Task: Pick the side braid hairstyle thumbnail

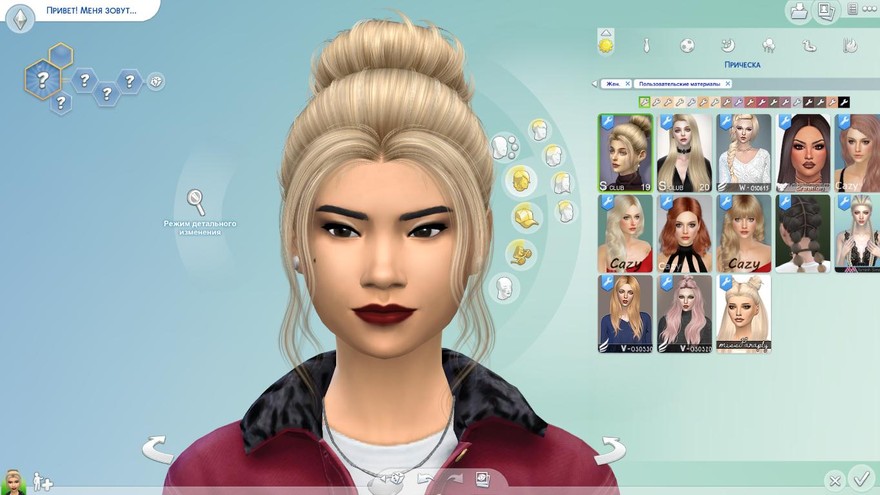Action: 744,152
